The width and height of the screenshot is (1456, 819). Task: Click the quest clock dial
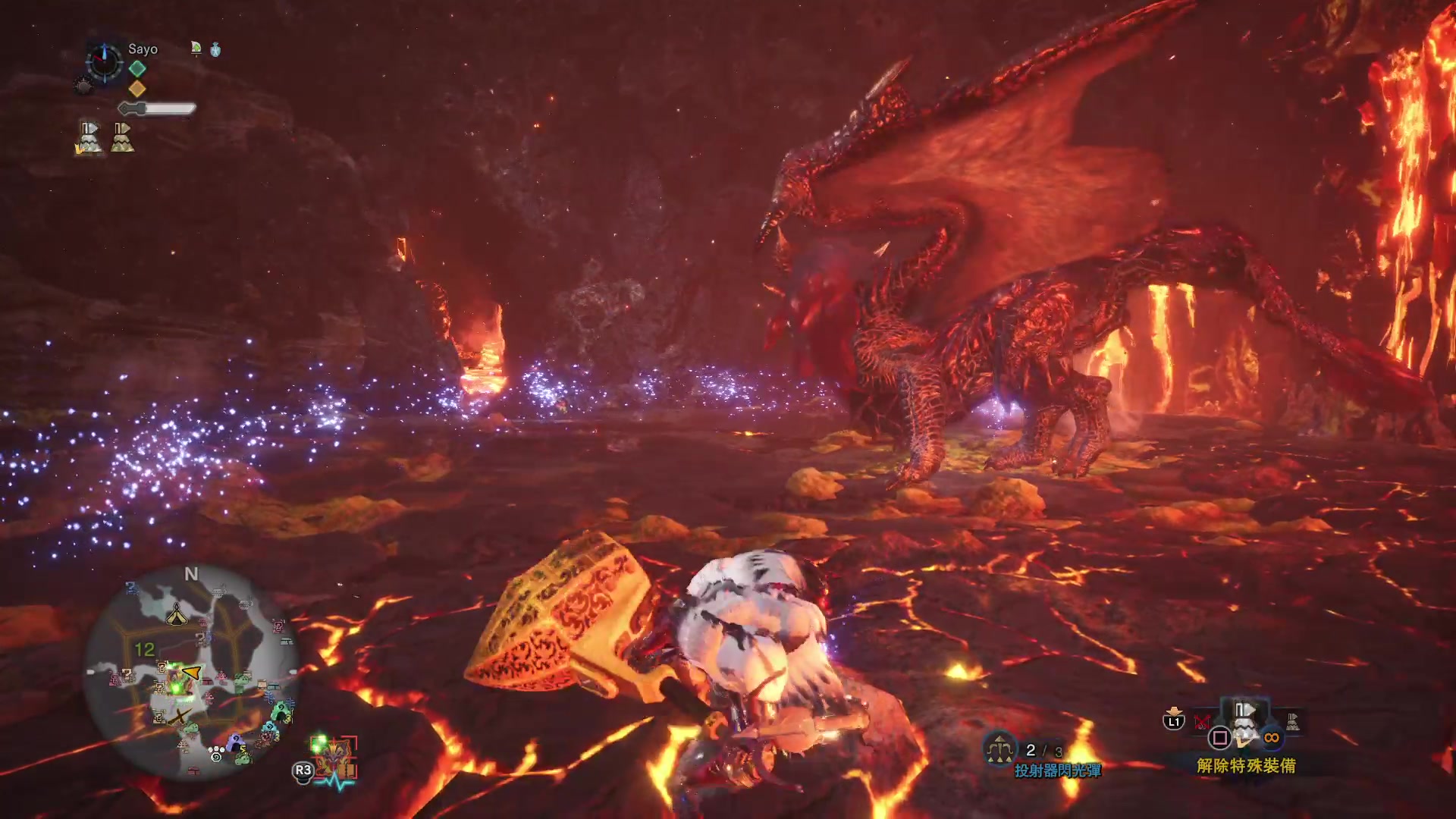[104, 61]
